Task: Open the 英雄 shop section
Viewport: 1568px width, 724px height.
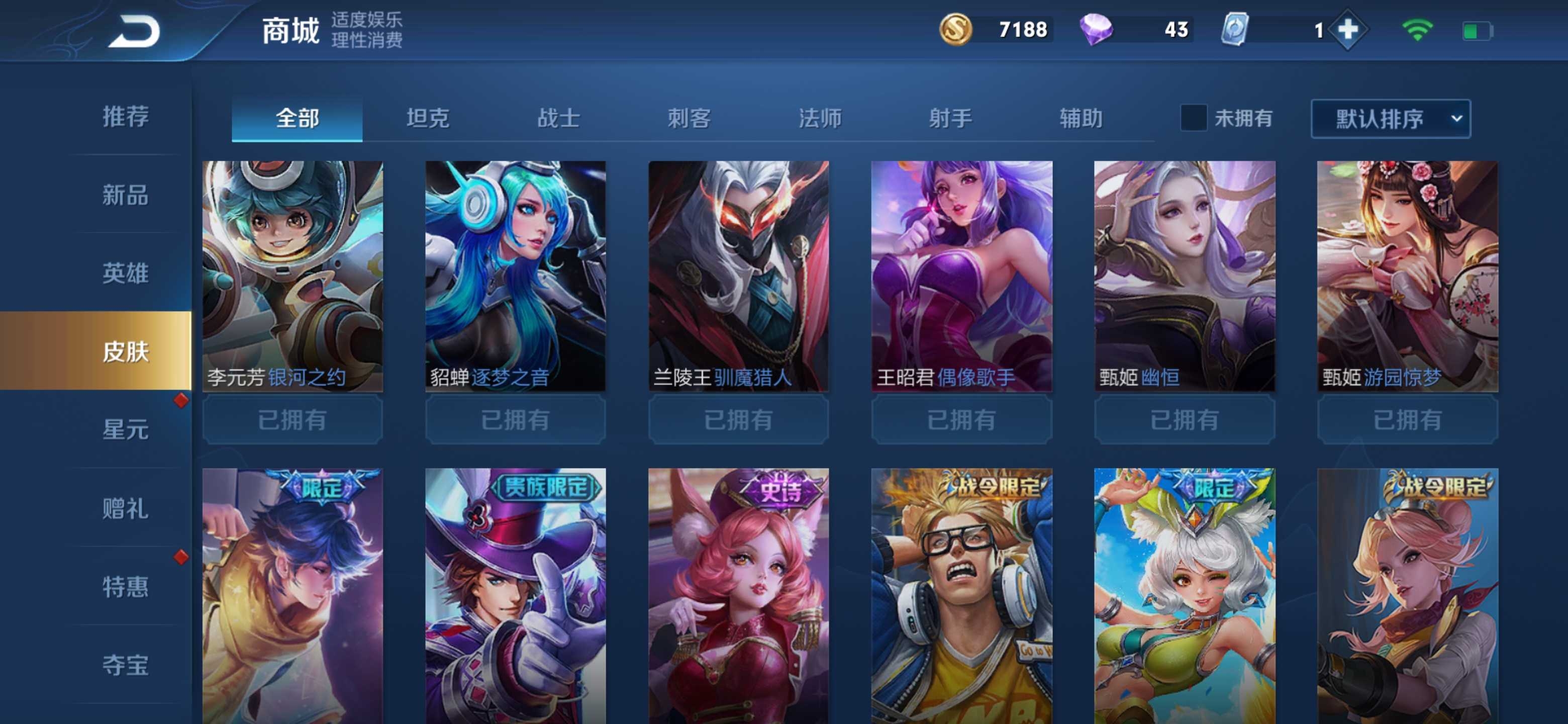Action: click(x=126, y=273)
